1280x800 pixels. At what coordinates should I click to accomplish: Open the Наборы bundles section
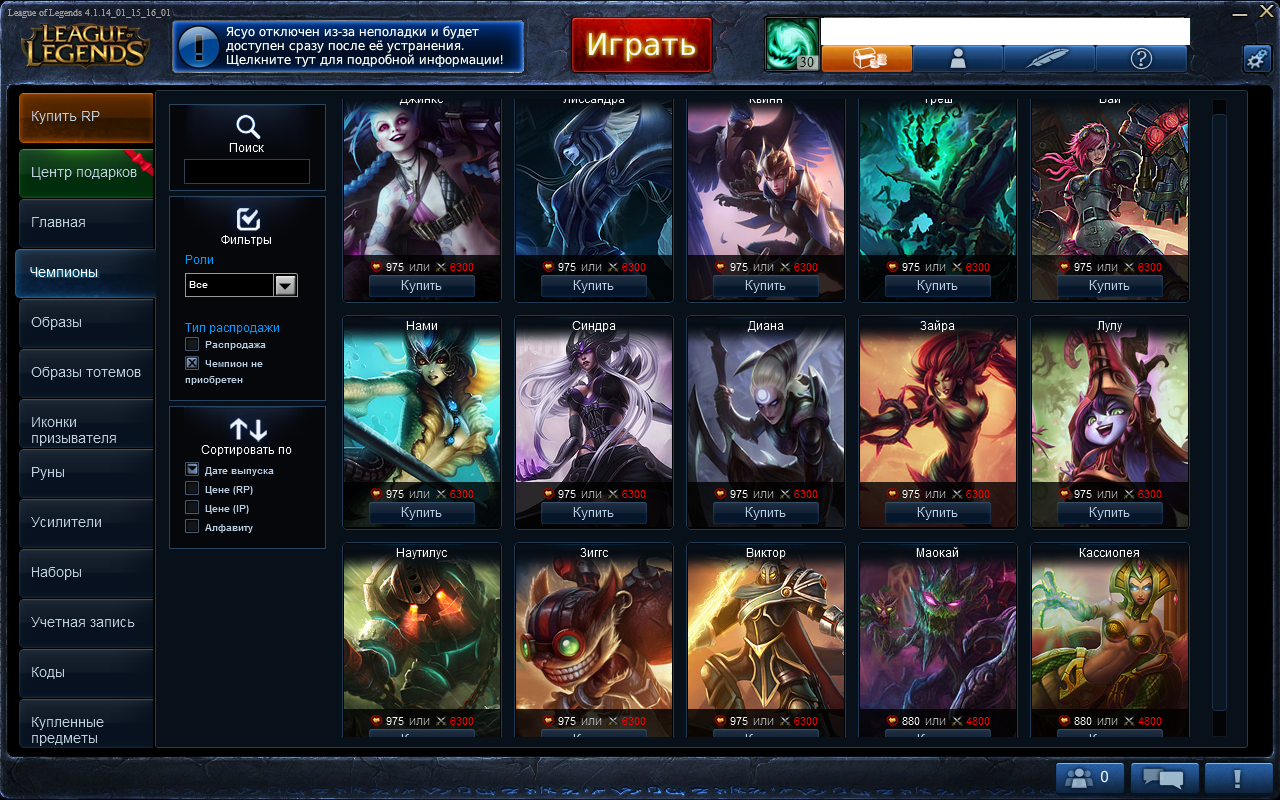point(86,573)
